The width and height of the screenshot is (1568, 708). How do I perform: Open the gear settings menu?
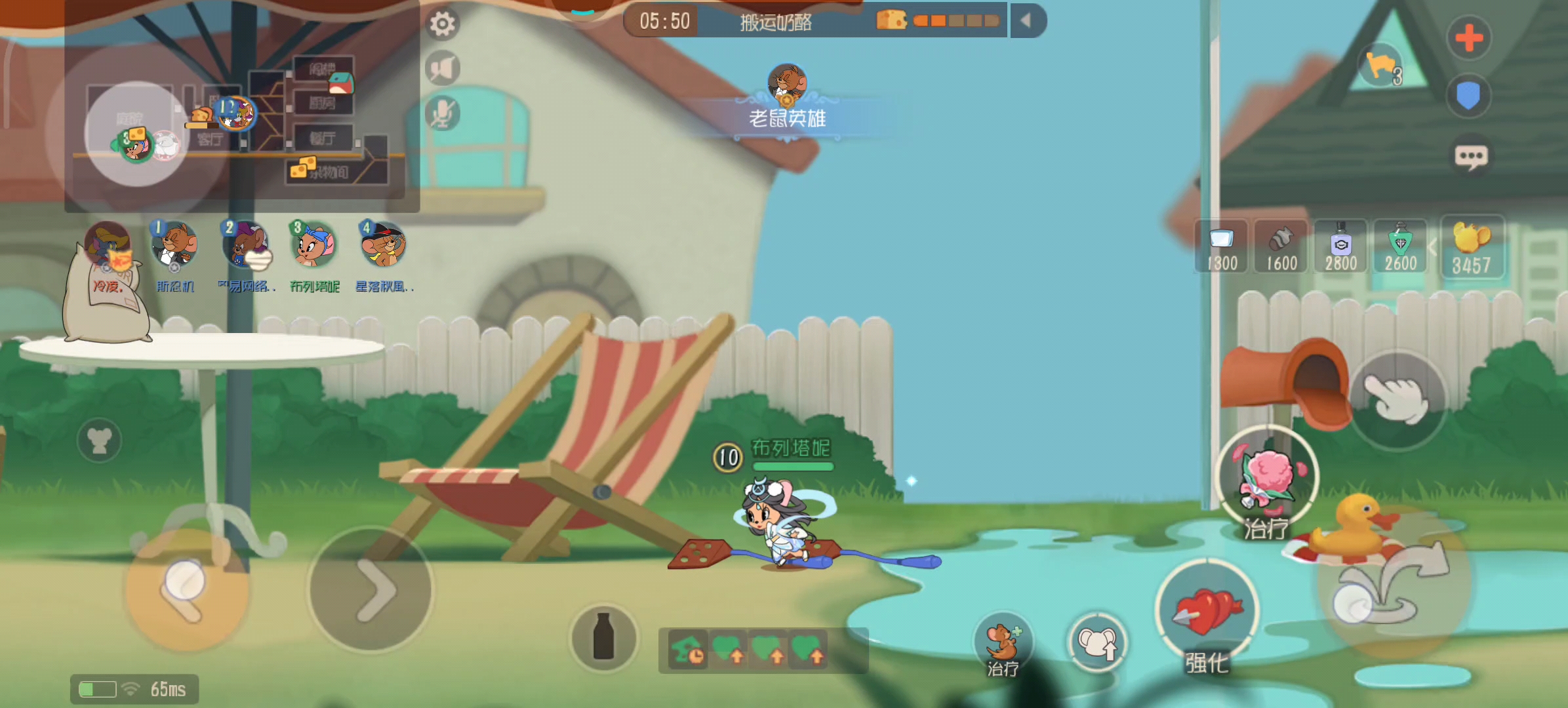(442, 24)
